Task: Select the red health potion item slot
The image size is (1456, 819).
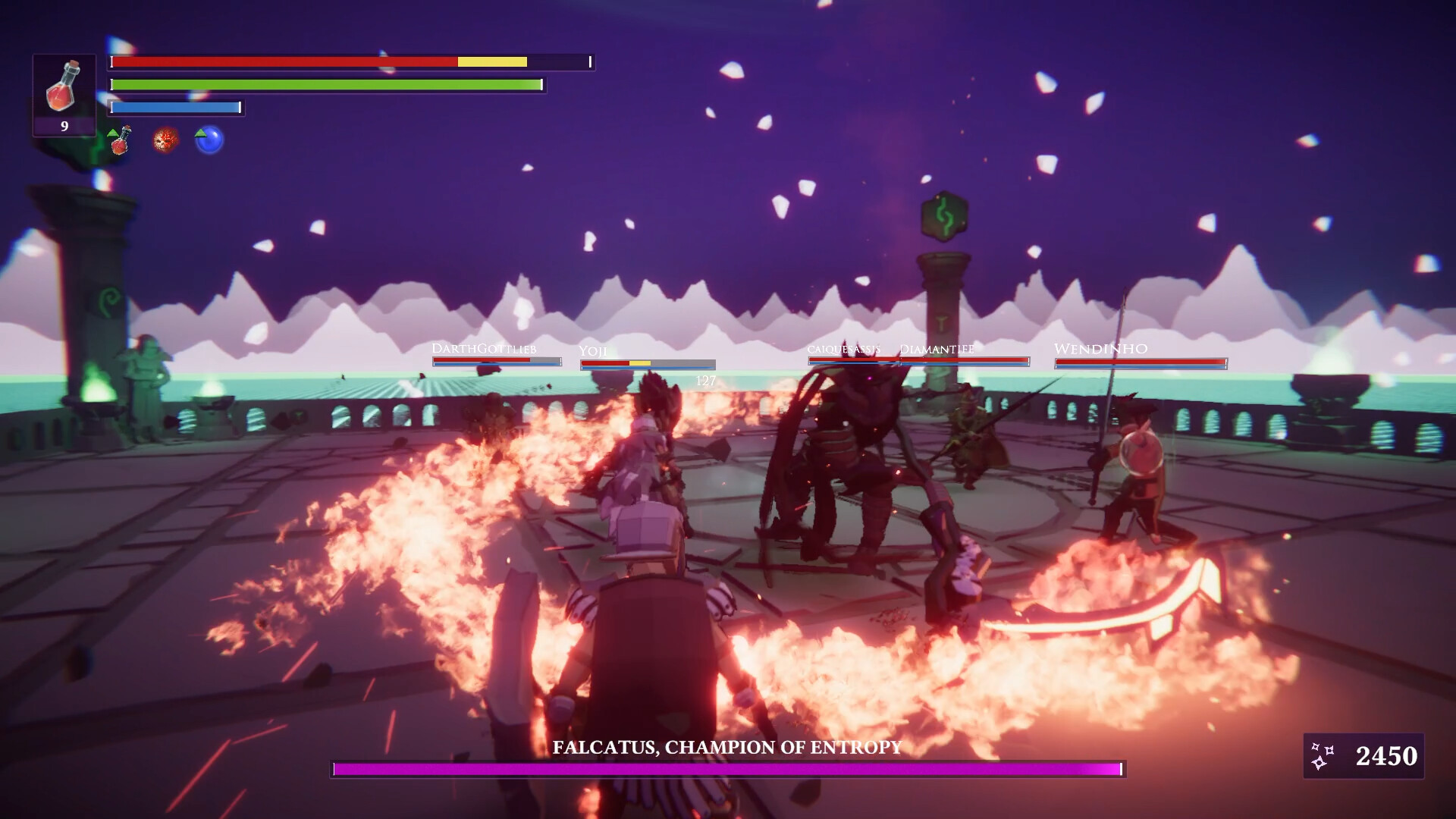Action: tap(64, 87)
